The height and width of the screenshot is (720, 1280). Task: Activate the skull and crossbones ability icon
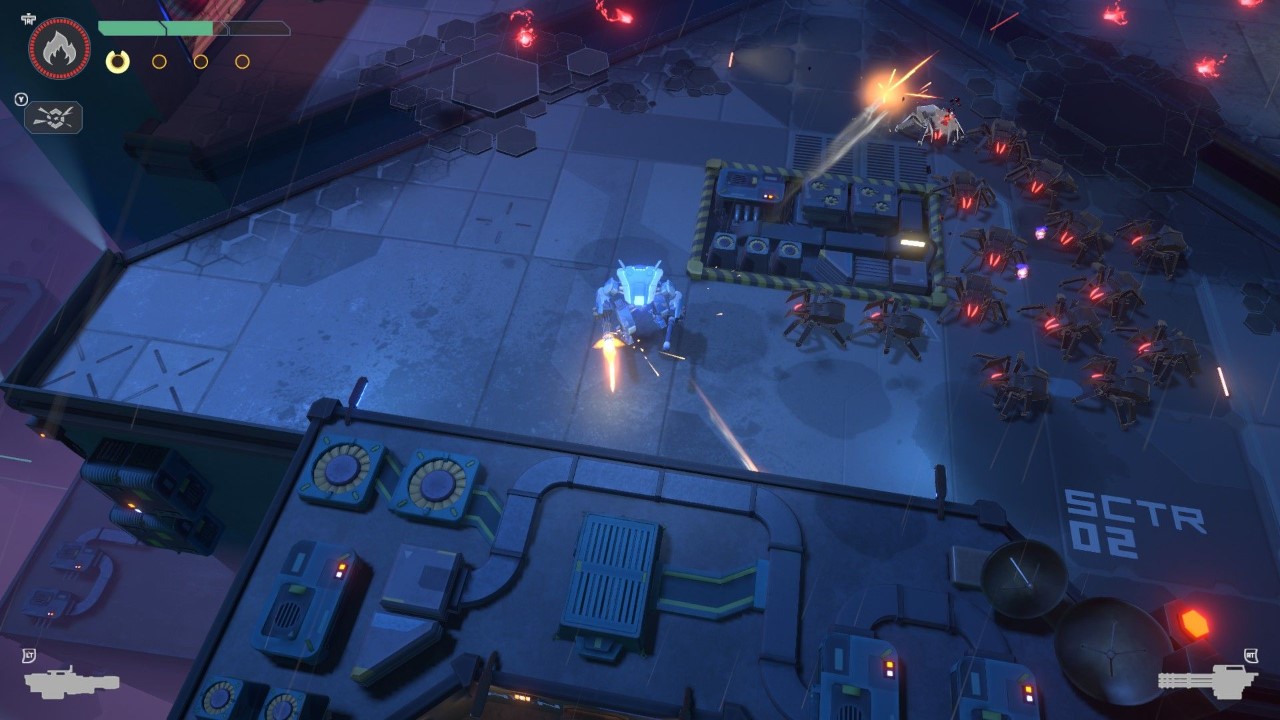54,118
